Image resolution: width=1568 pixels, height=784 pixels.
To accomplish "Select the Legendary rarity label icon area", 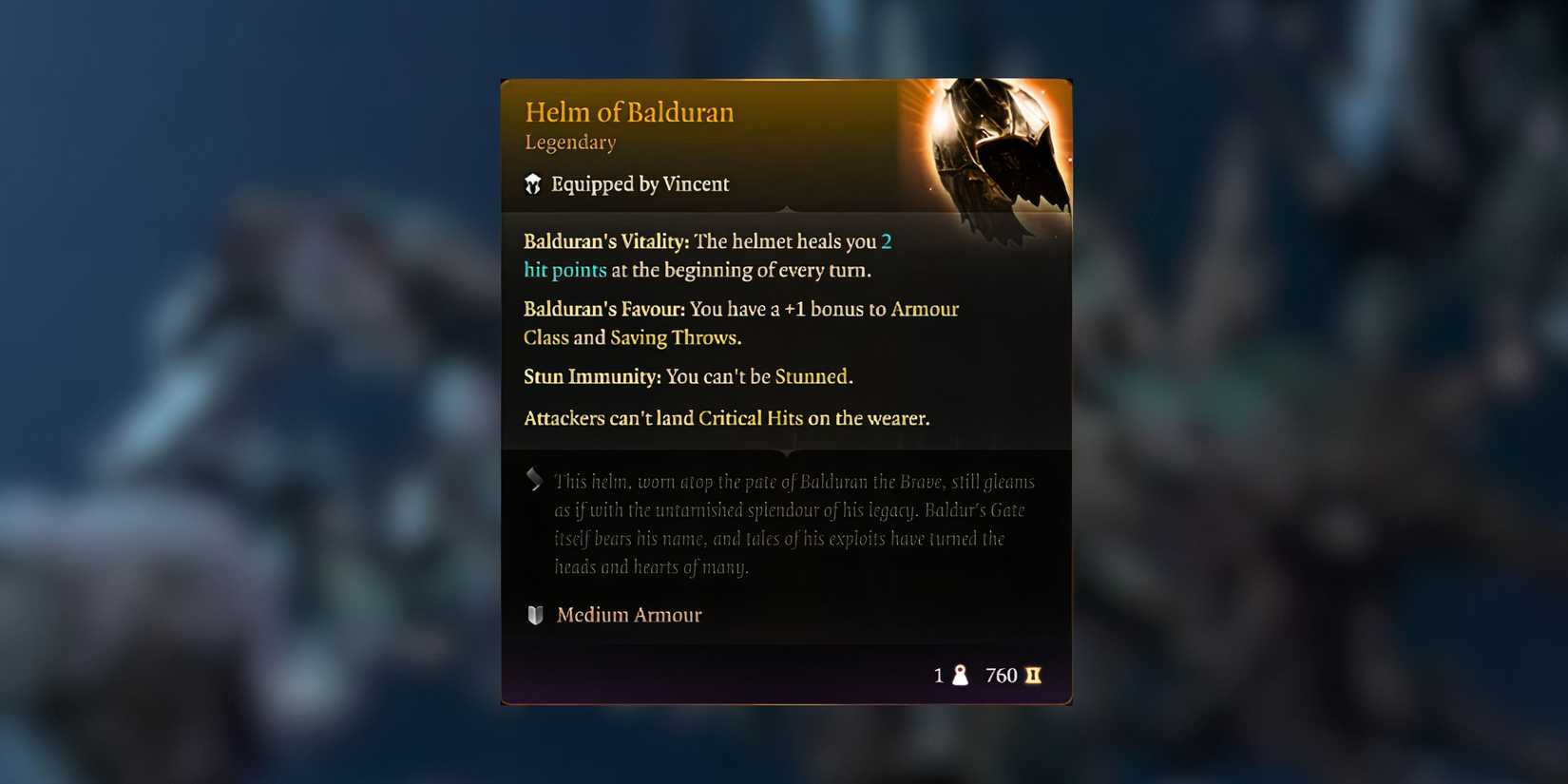I will (570, 142).
